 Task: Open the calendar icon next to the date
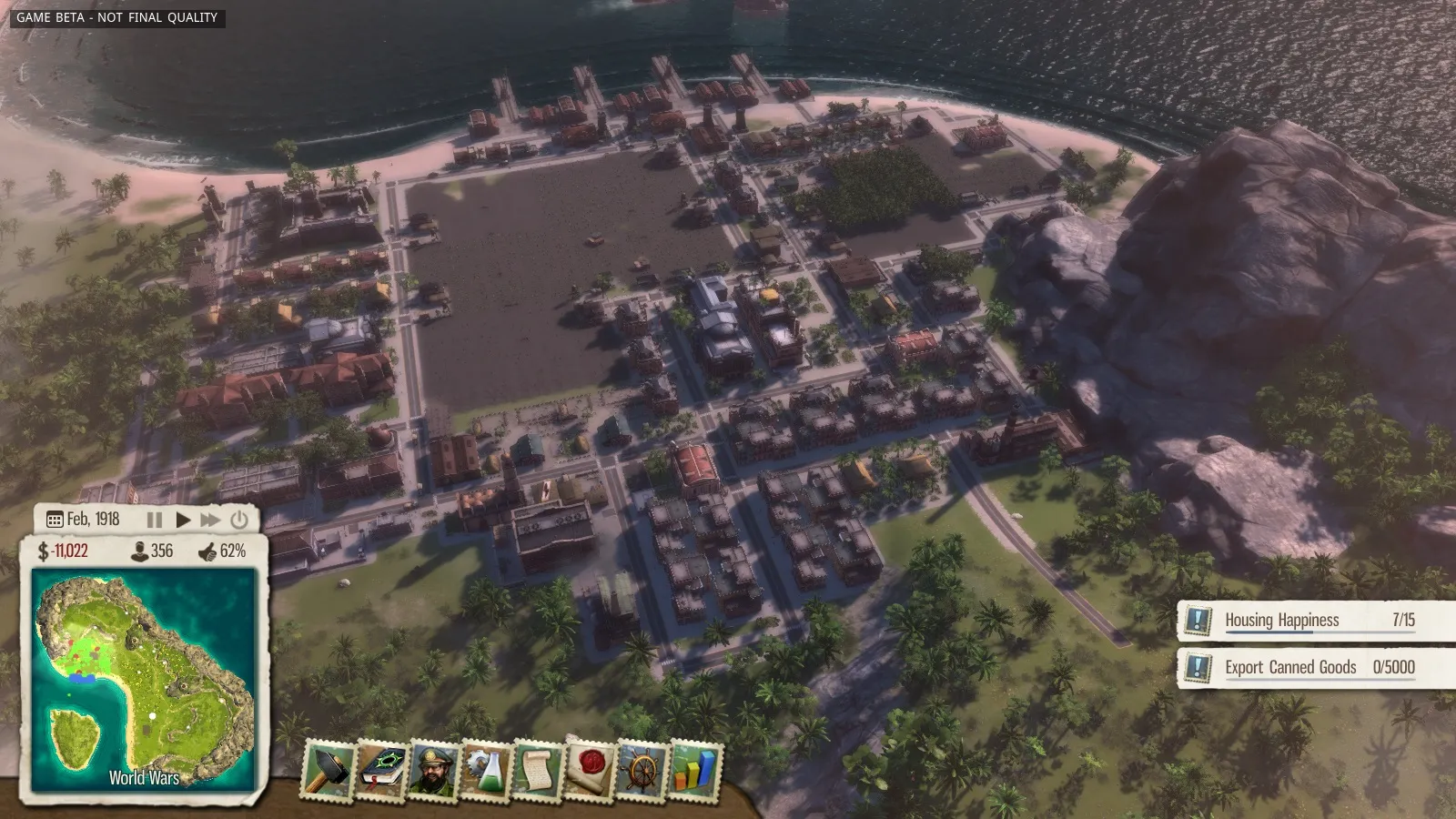(54, 520)
